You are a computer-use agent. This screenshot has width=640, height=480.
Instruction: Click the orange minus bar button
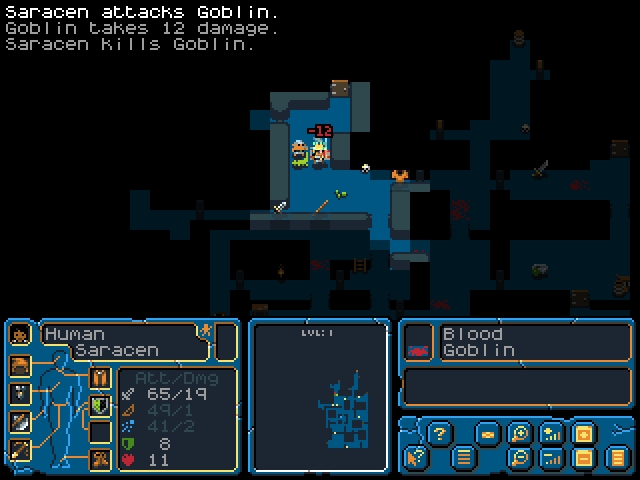pyautogui.click(x=487, y=434)
